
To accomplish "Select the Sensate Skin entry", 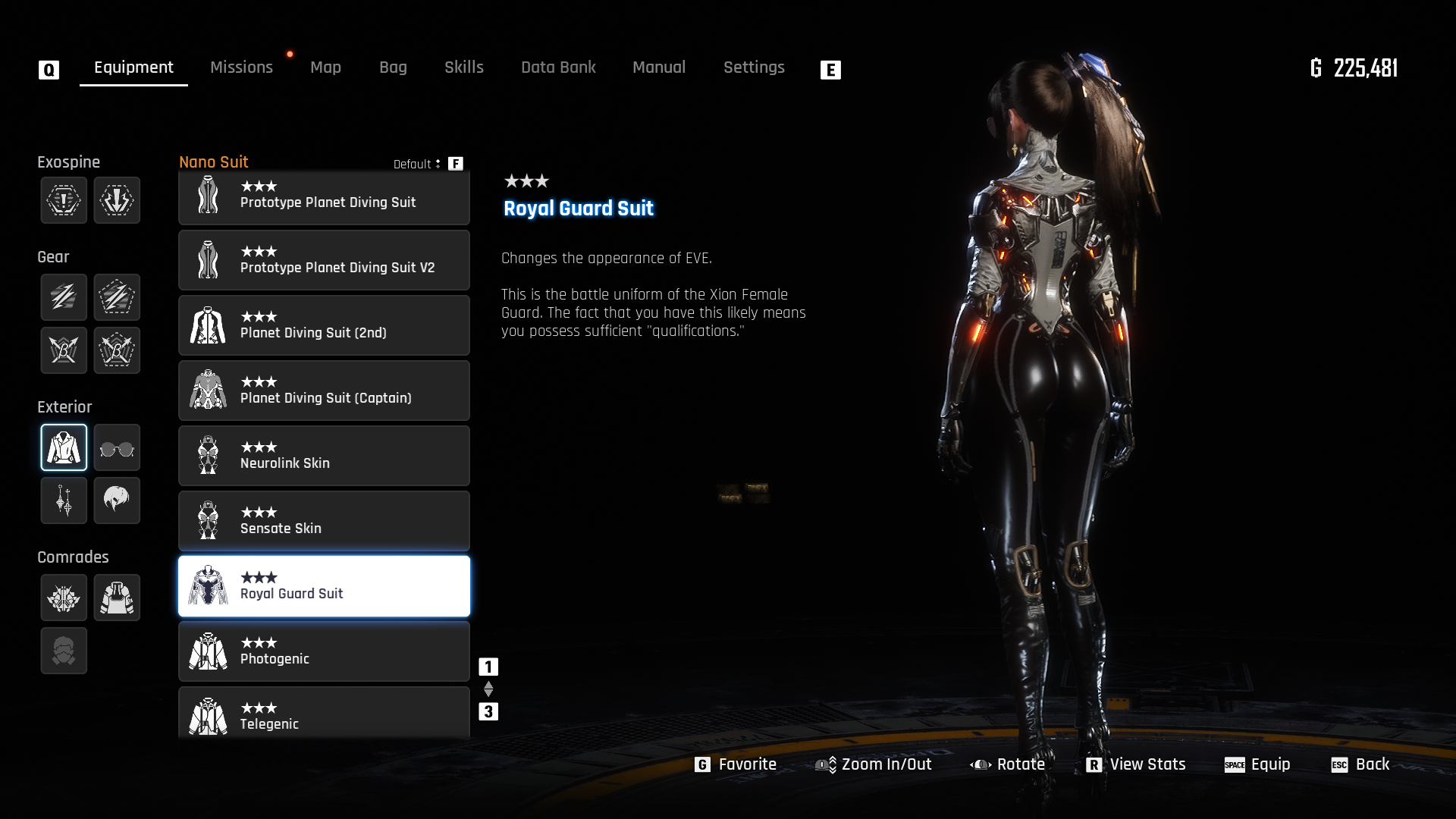I will (x=324, y=521).
